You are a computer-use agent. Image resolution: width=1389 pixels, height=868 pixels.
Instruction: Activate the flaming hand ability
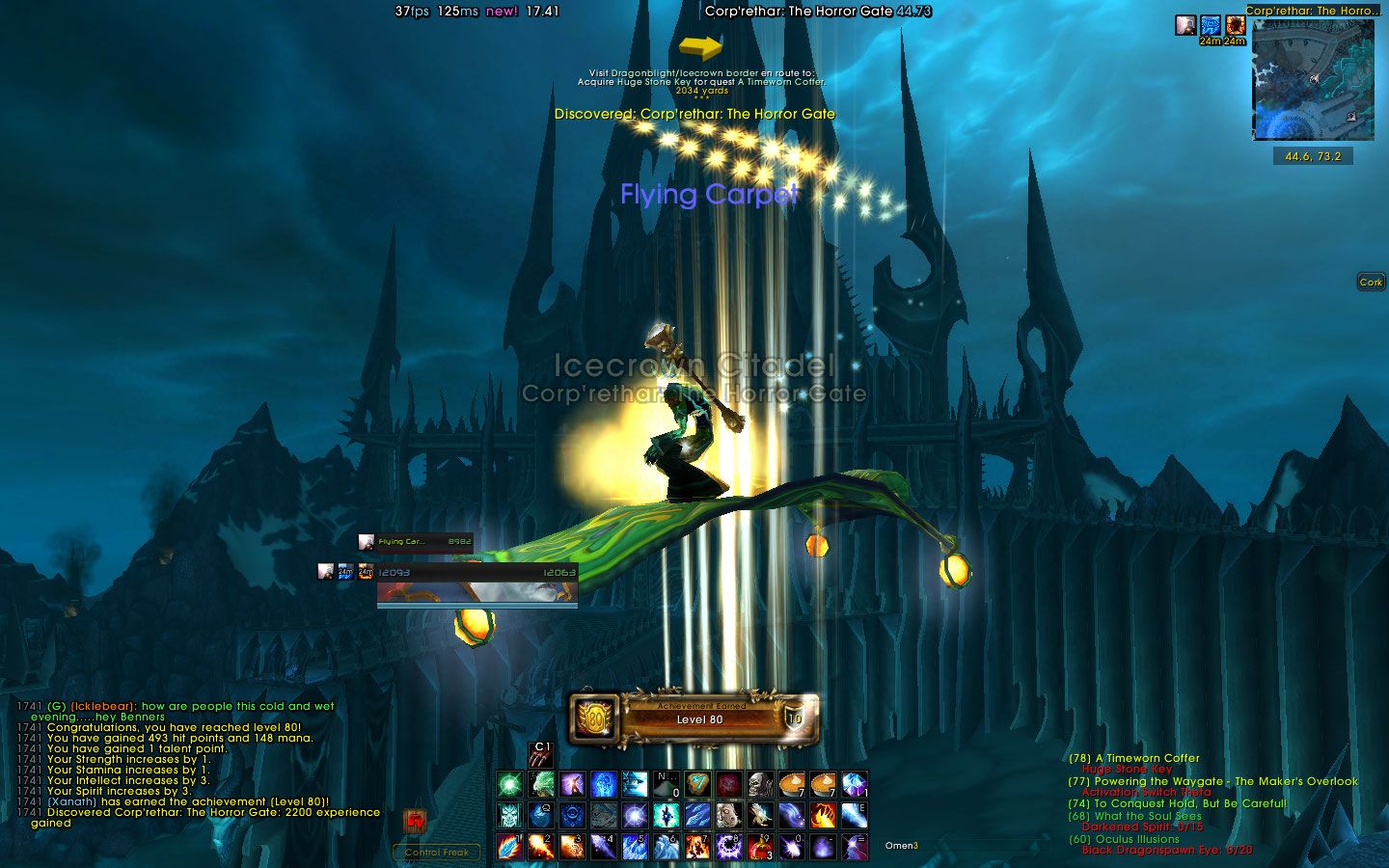click(x=823, y=816)
